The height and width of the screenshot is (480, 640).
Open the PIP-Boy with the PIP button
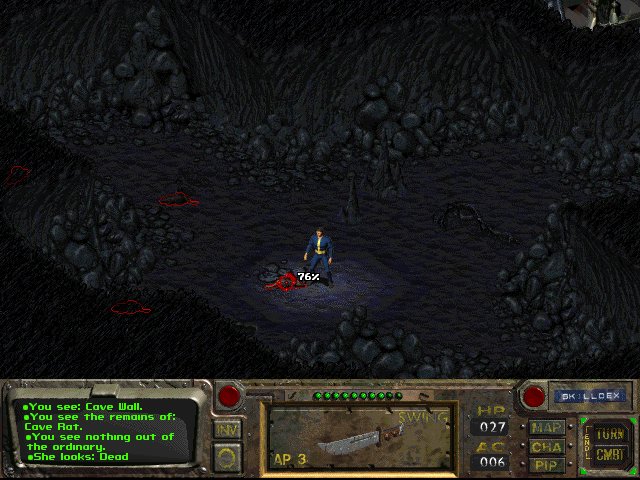pos(547,464)
